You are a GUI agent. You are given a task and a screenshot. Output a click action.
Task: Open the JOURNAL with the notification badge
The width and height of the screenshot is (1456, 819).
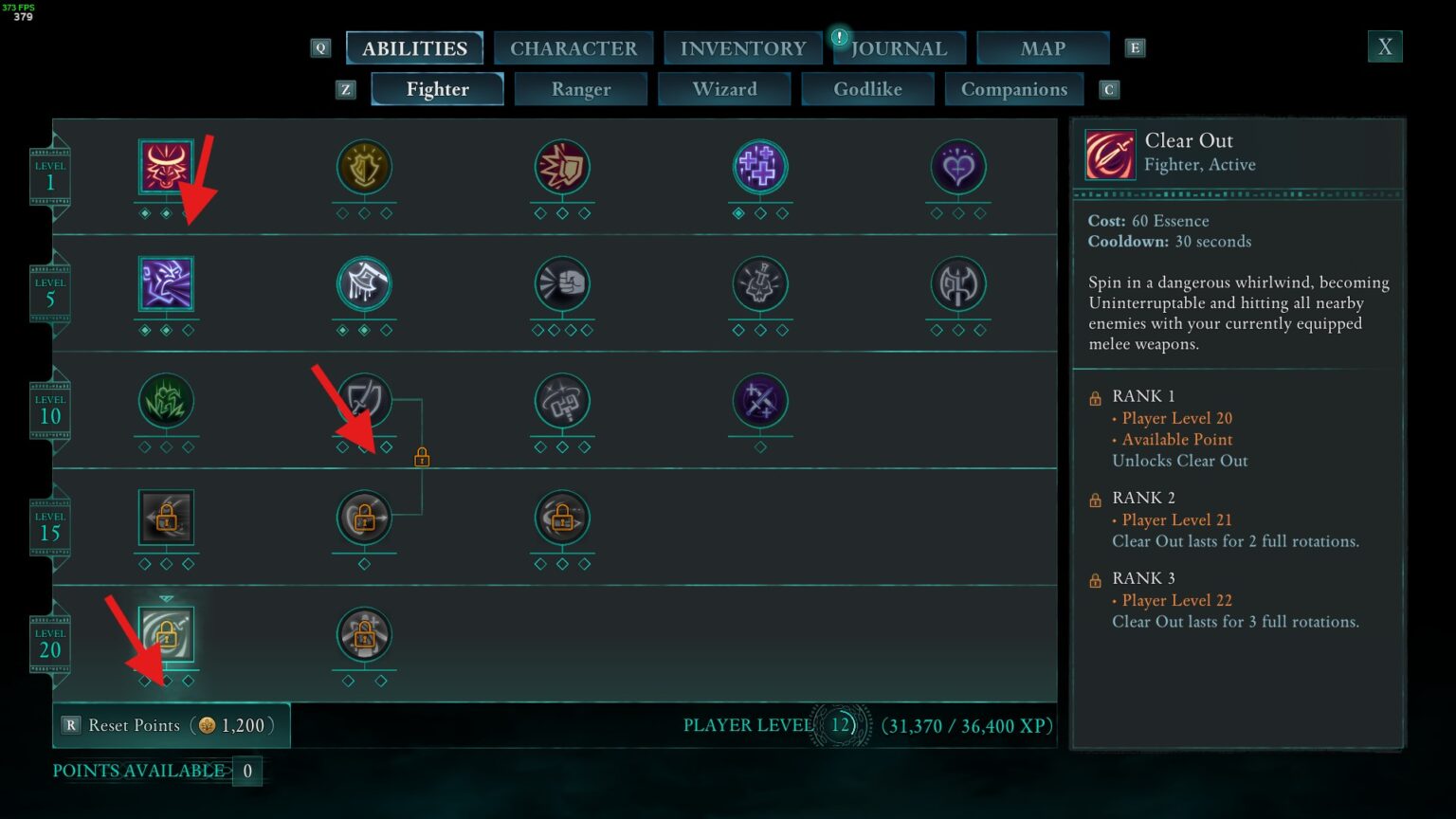pyautogui.click(x=898, y=47)
